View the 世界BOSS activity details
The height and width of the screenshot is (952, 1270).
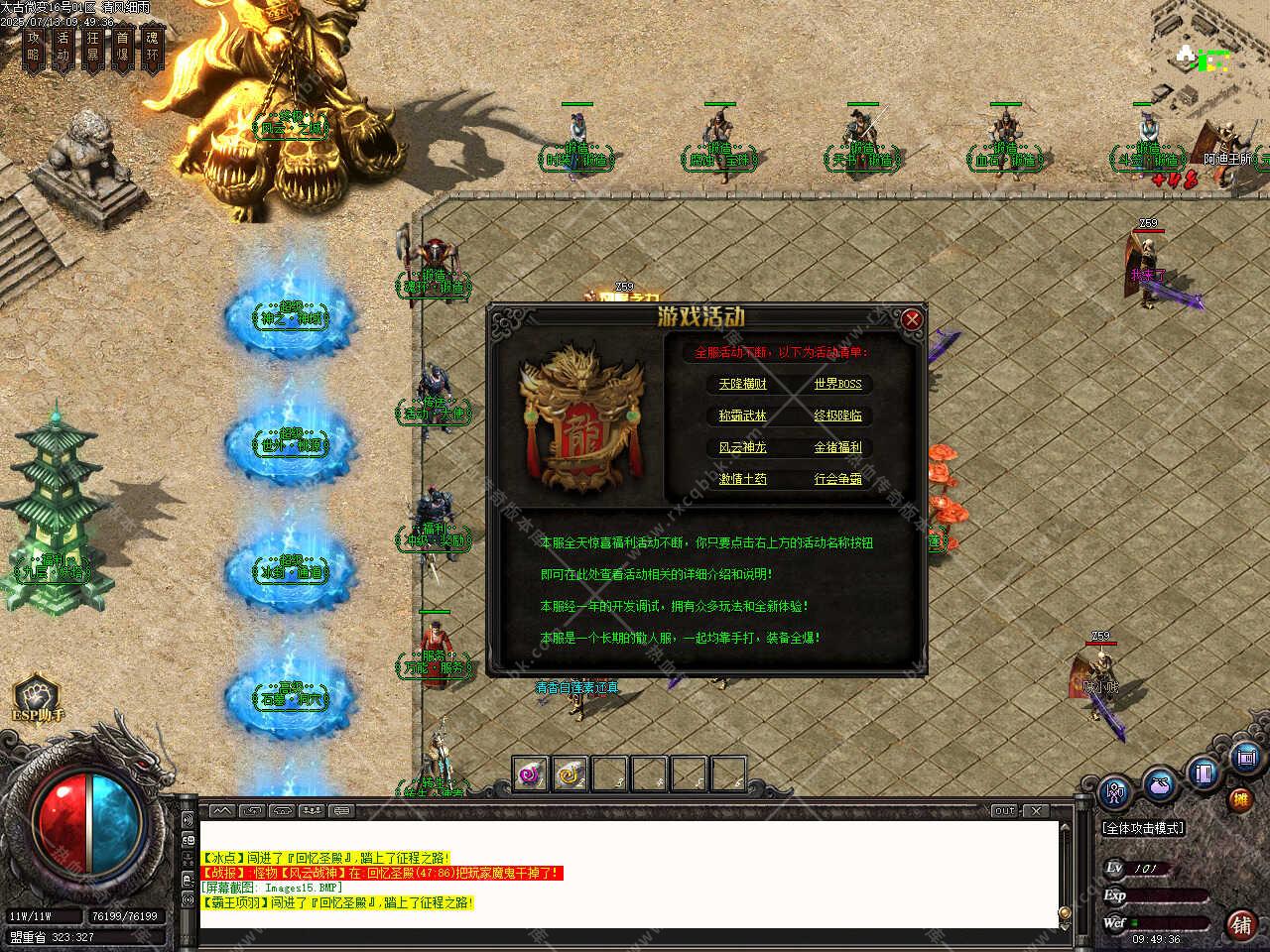point(837,384)
